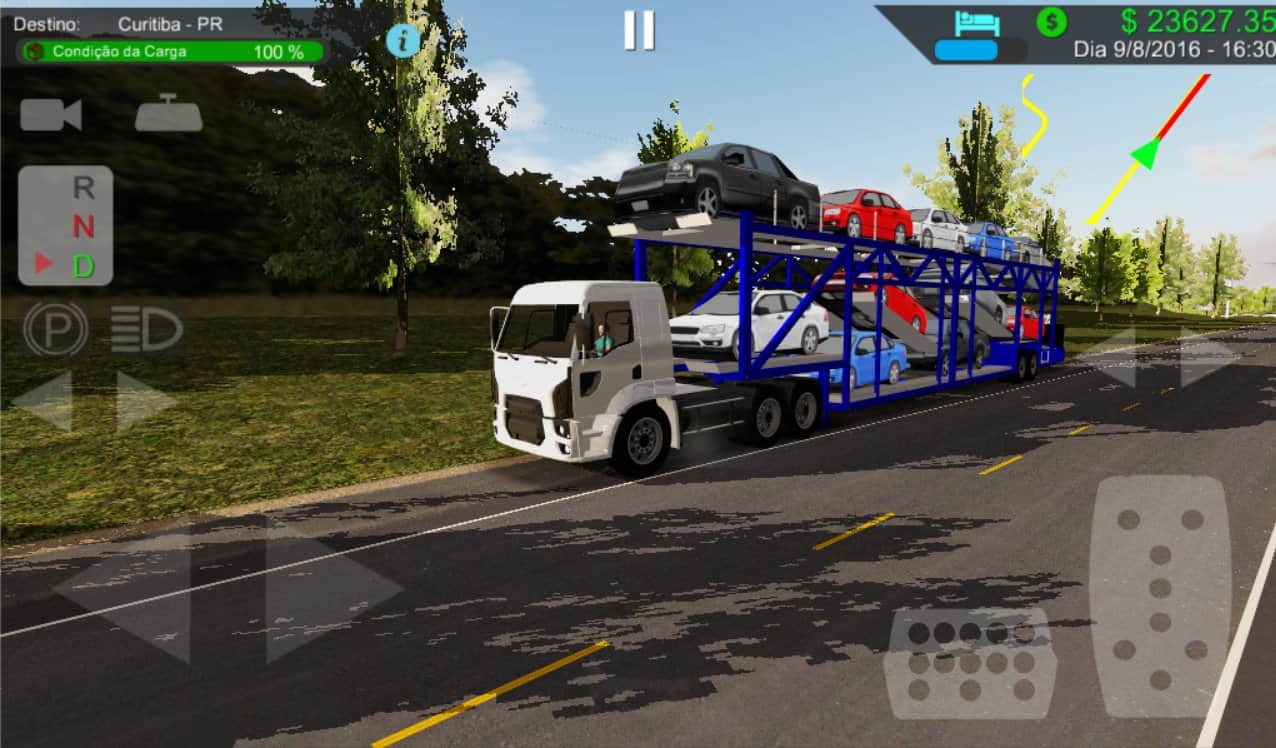Tap the tall accelerator pedal
The height and width of the screenshot is (748, 1276).
click(1160, 595)
